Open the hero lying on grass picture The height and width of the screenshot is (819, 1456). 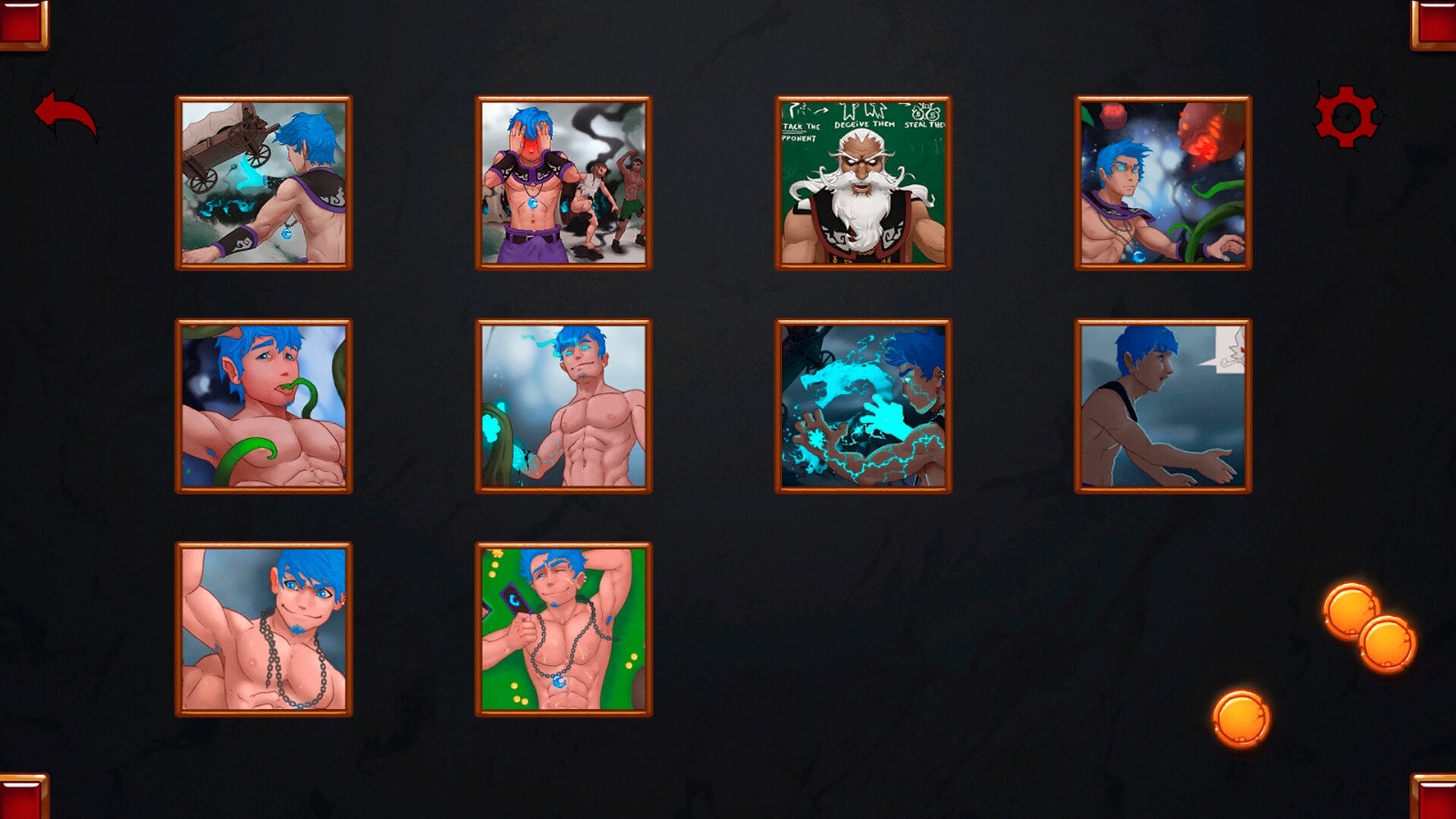(x=563, y=629)
